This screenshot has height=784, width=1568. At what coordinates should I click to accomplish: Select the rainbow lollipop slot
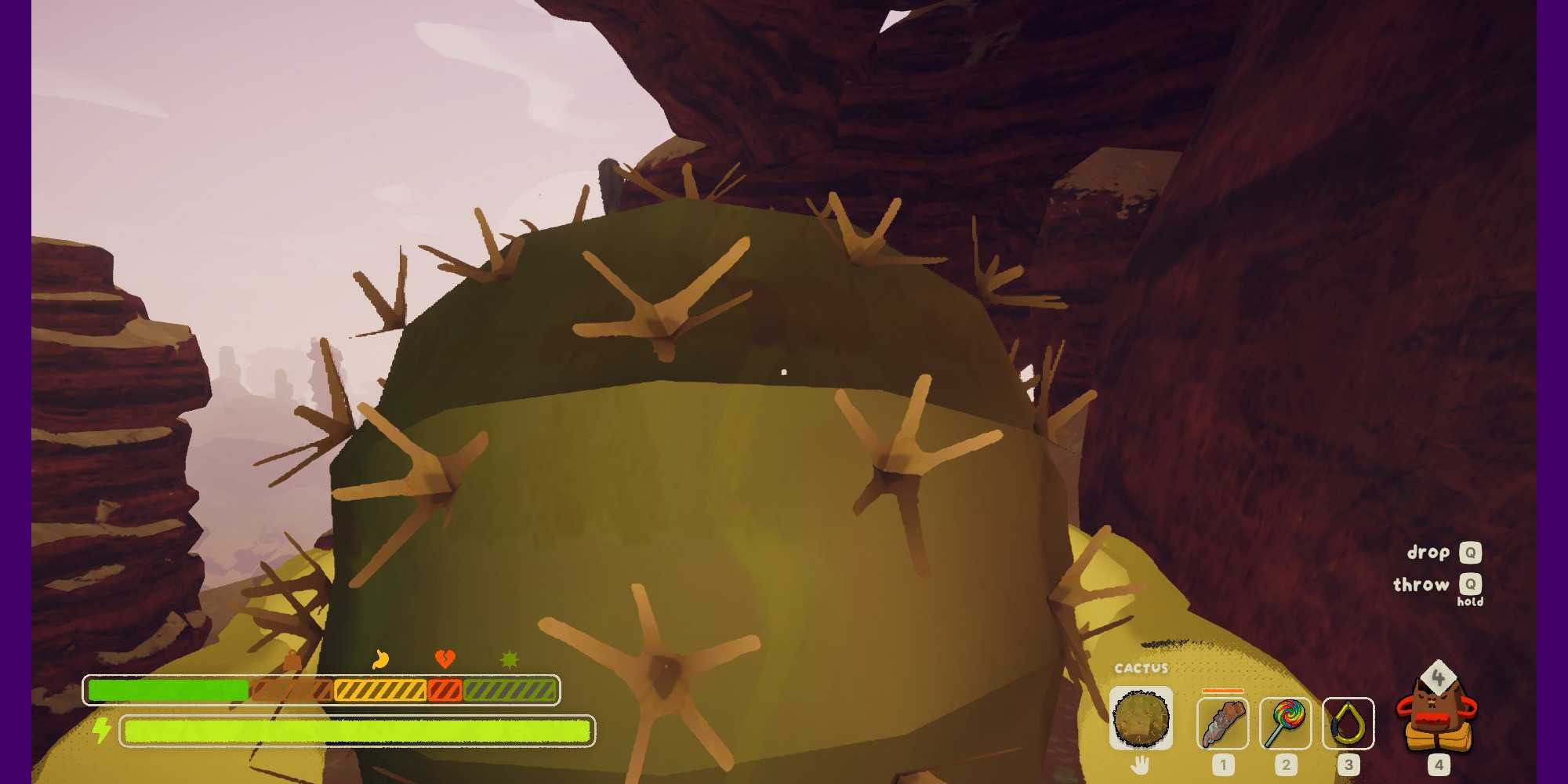pyautogui.click(x=1286, y=723)
